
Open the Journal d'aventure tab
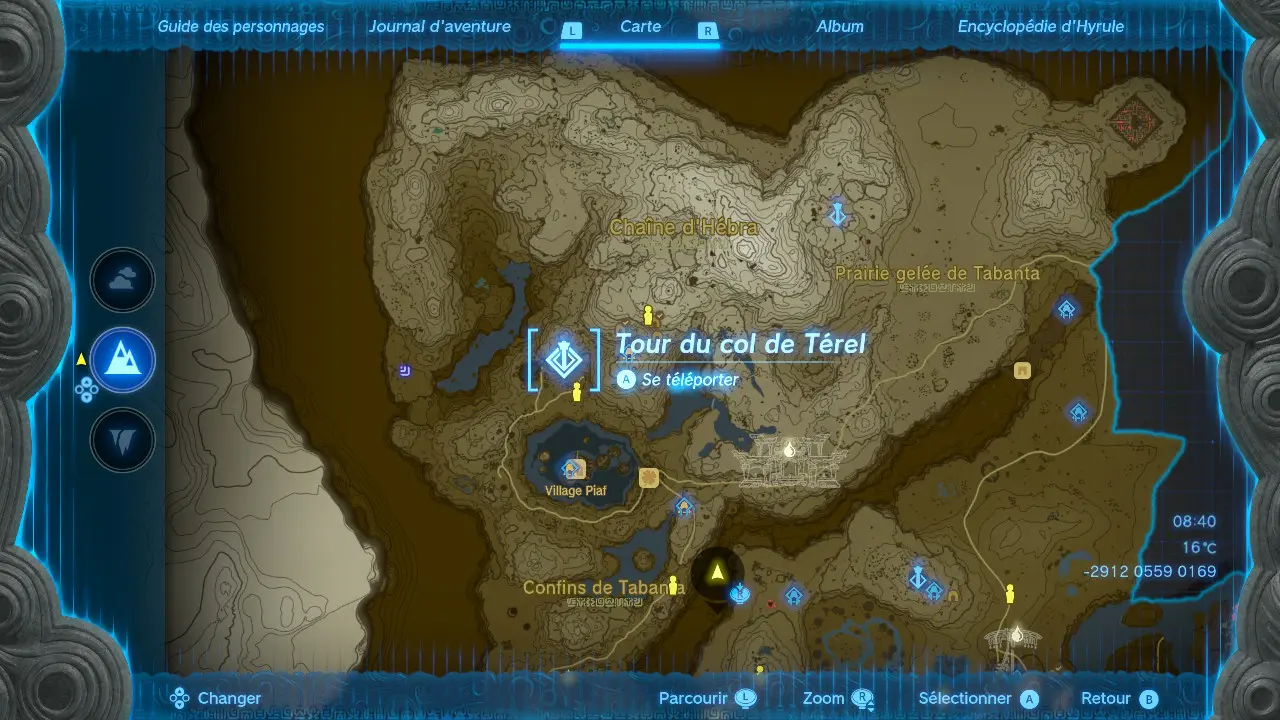(x=439, y=27)
